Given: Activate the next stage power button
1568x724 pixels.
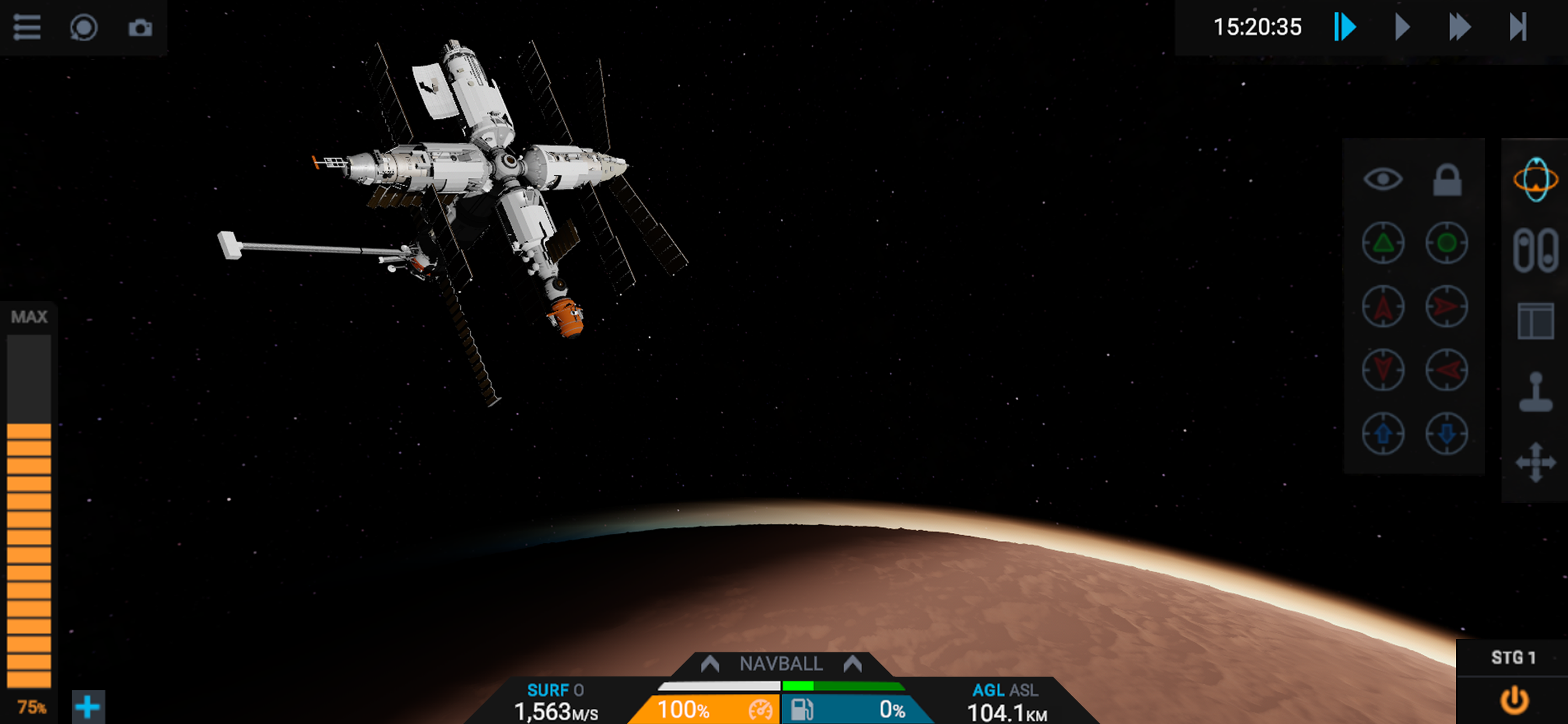Looking at the screenshot, I should click(1514, 700).
